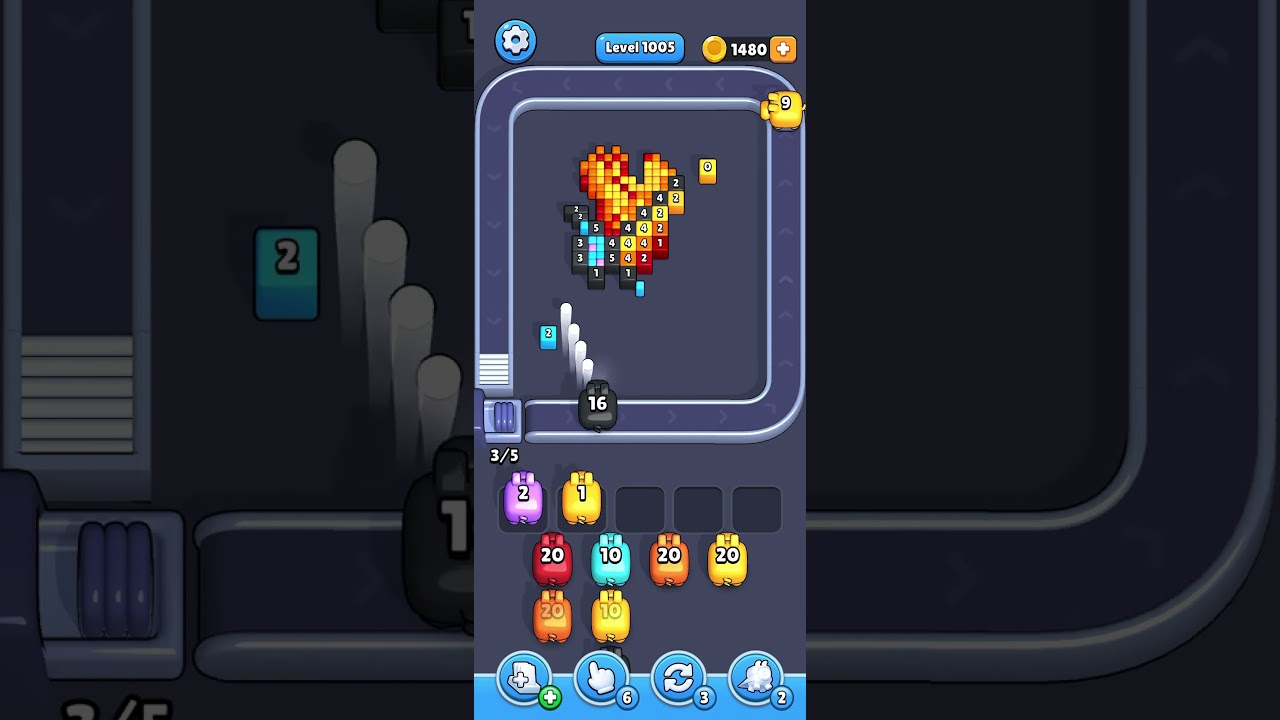Tap the striped exit gate on the left track

click(495, 371)
